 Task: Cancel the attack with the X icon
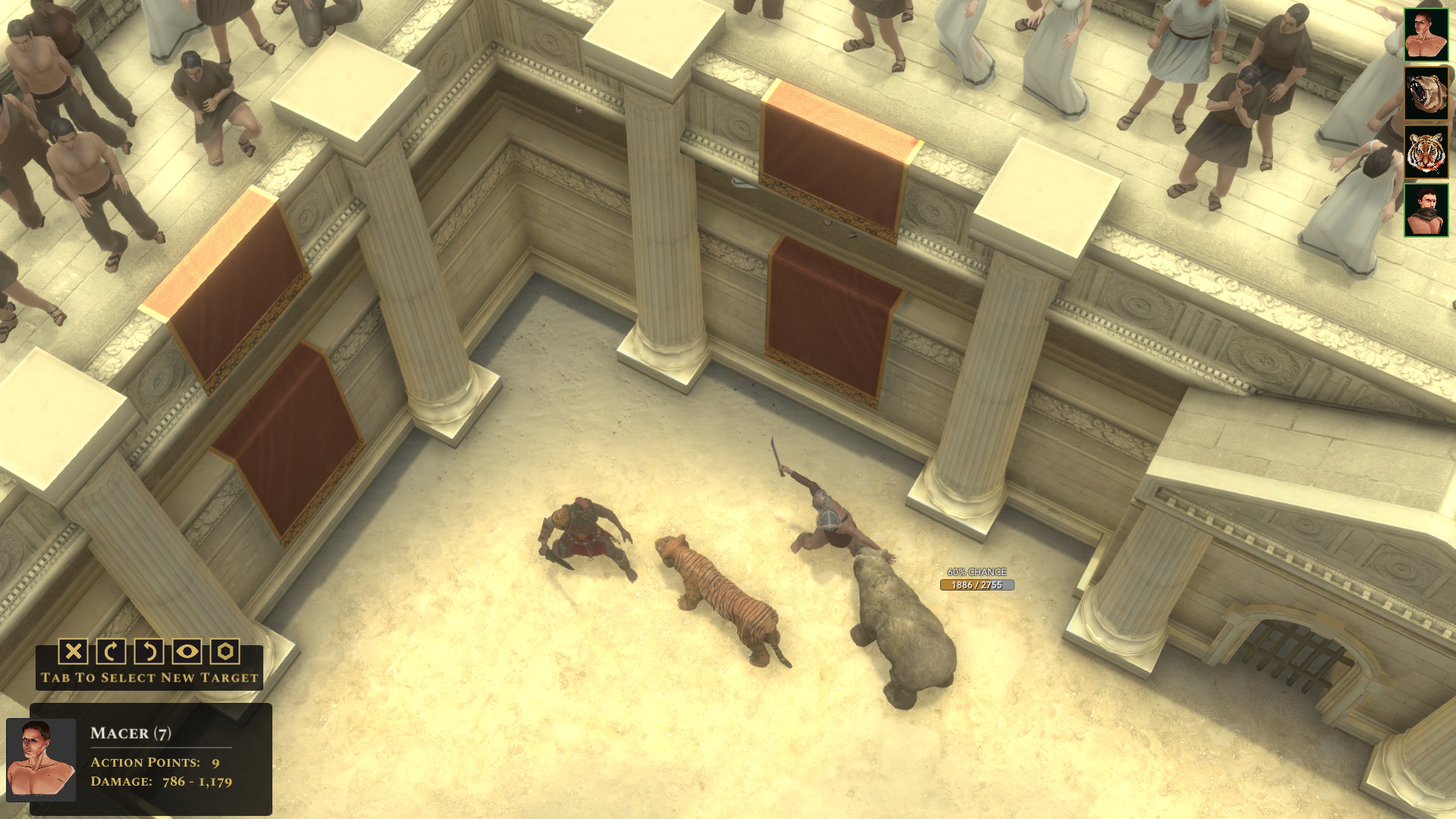[72, 653]
